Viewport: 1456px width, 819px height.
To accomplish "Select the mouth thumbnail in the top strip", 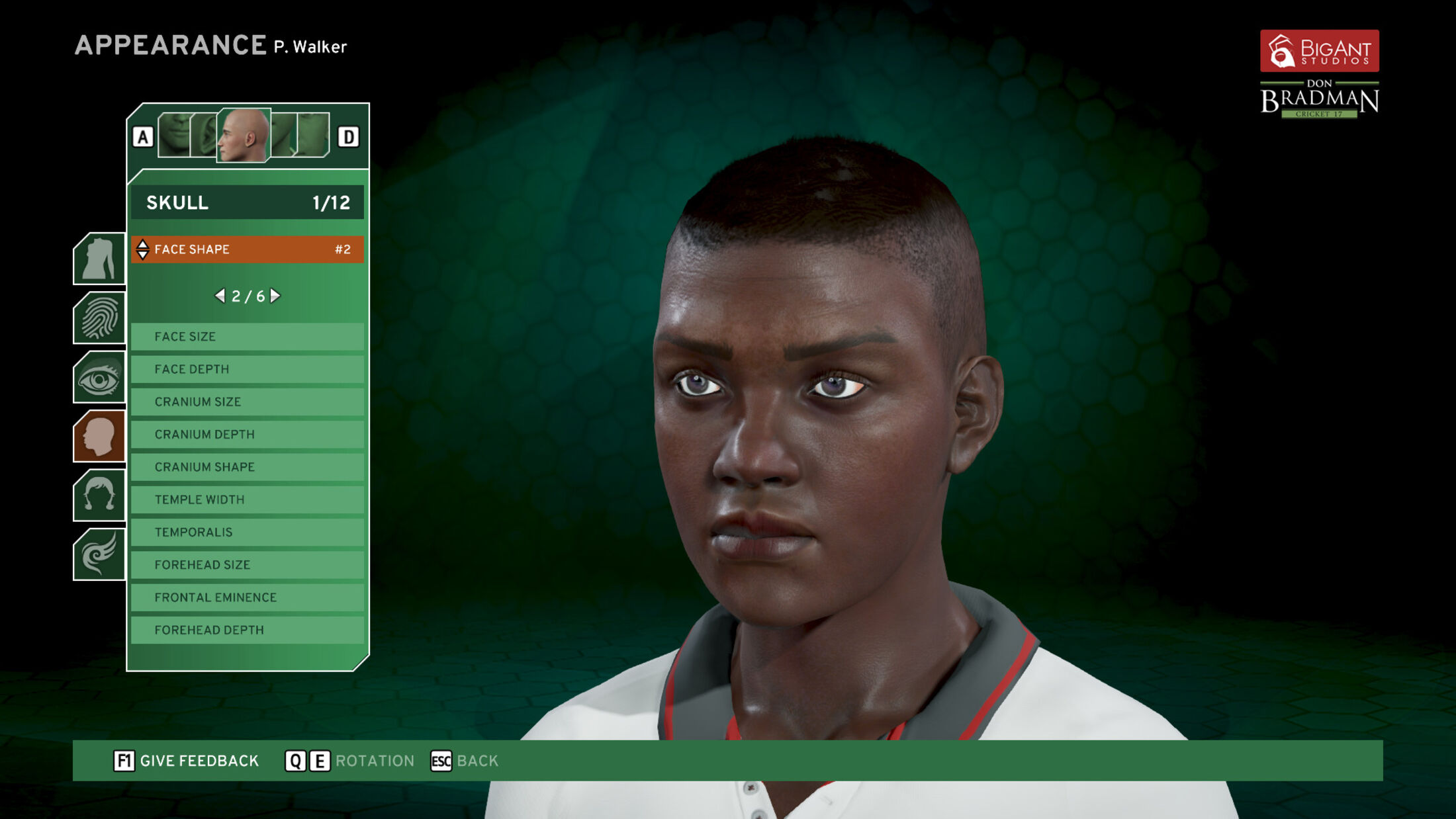I will [174, 135].
